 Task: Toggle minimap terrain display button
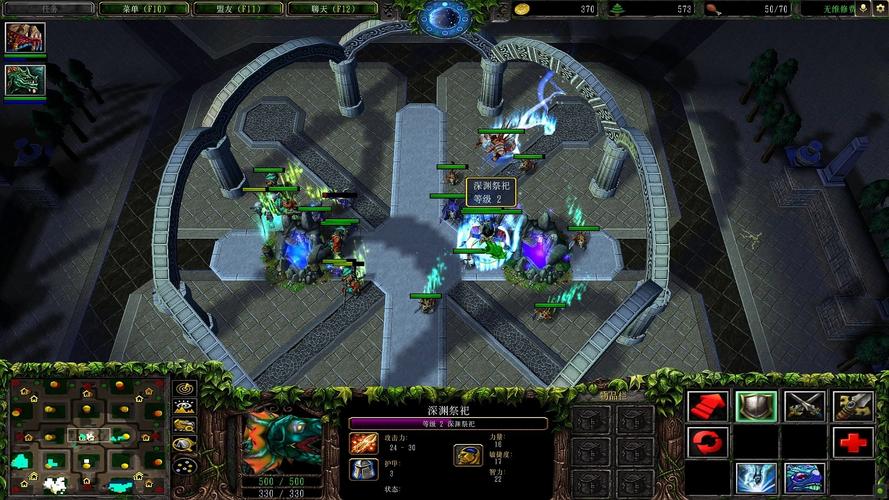pyautogui.click(x=184, y=407)
